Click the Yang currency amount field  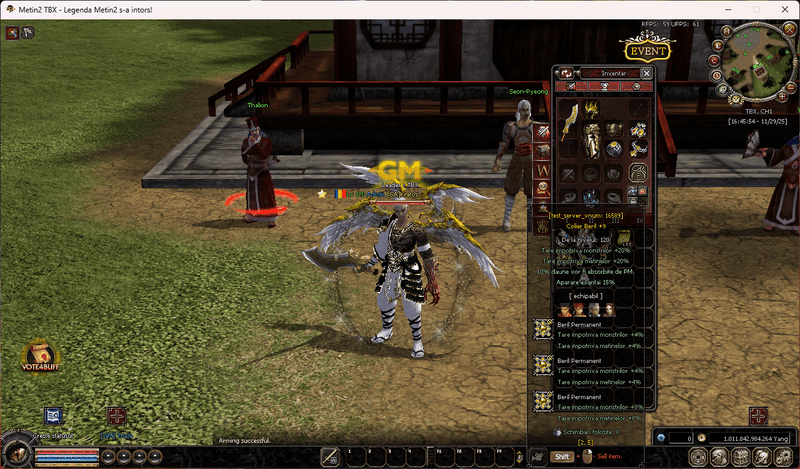tap(752, 438)
